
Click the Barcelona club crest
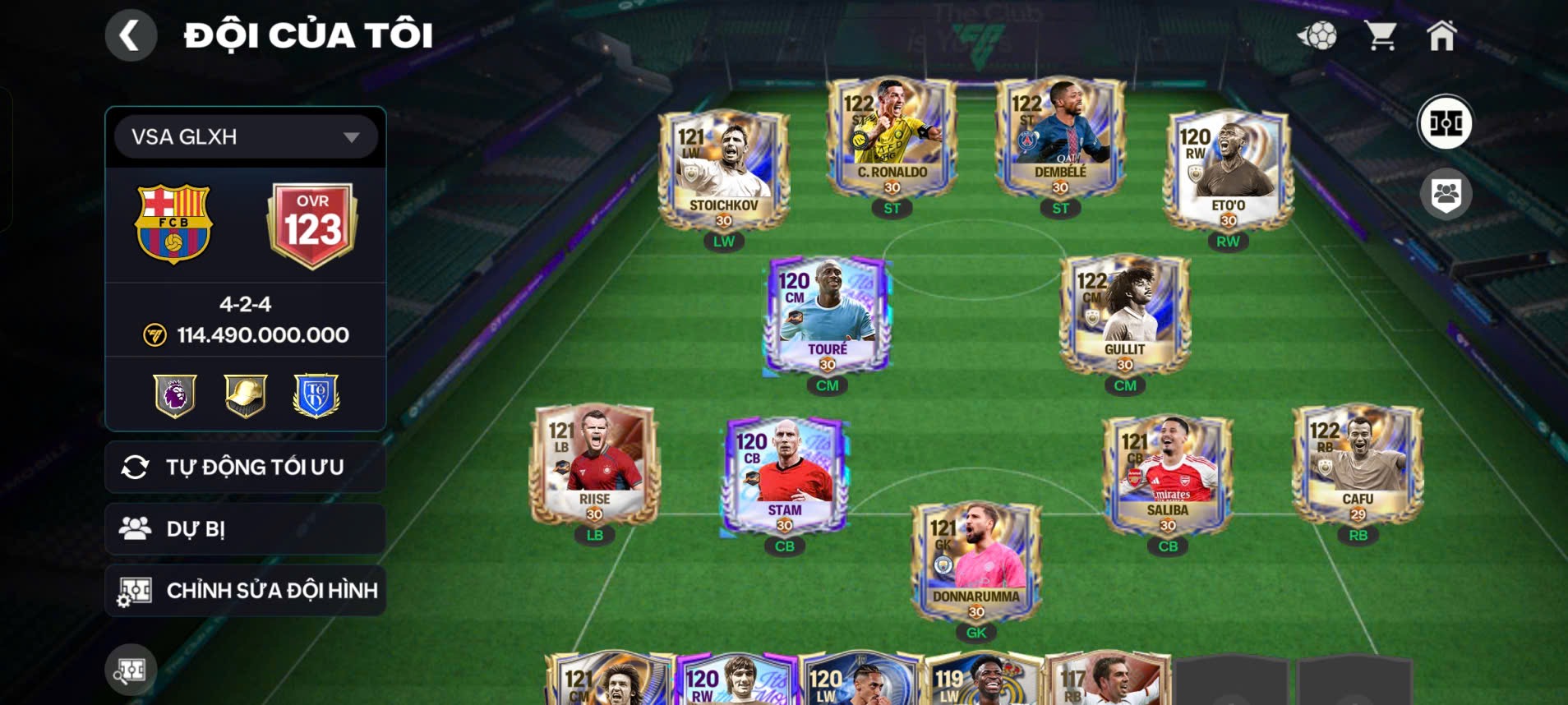coord(173,223)
